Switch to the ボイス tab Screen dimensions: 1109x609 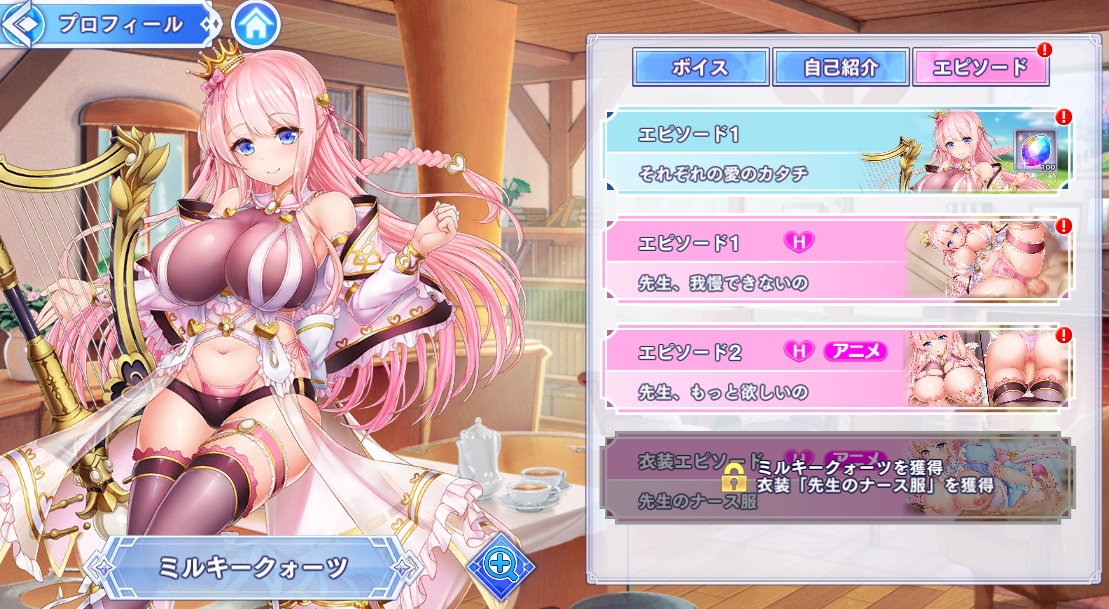tap(700, 68)
